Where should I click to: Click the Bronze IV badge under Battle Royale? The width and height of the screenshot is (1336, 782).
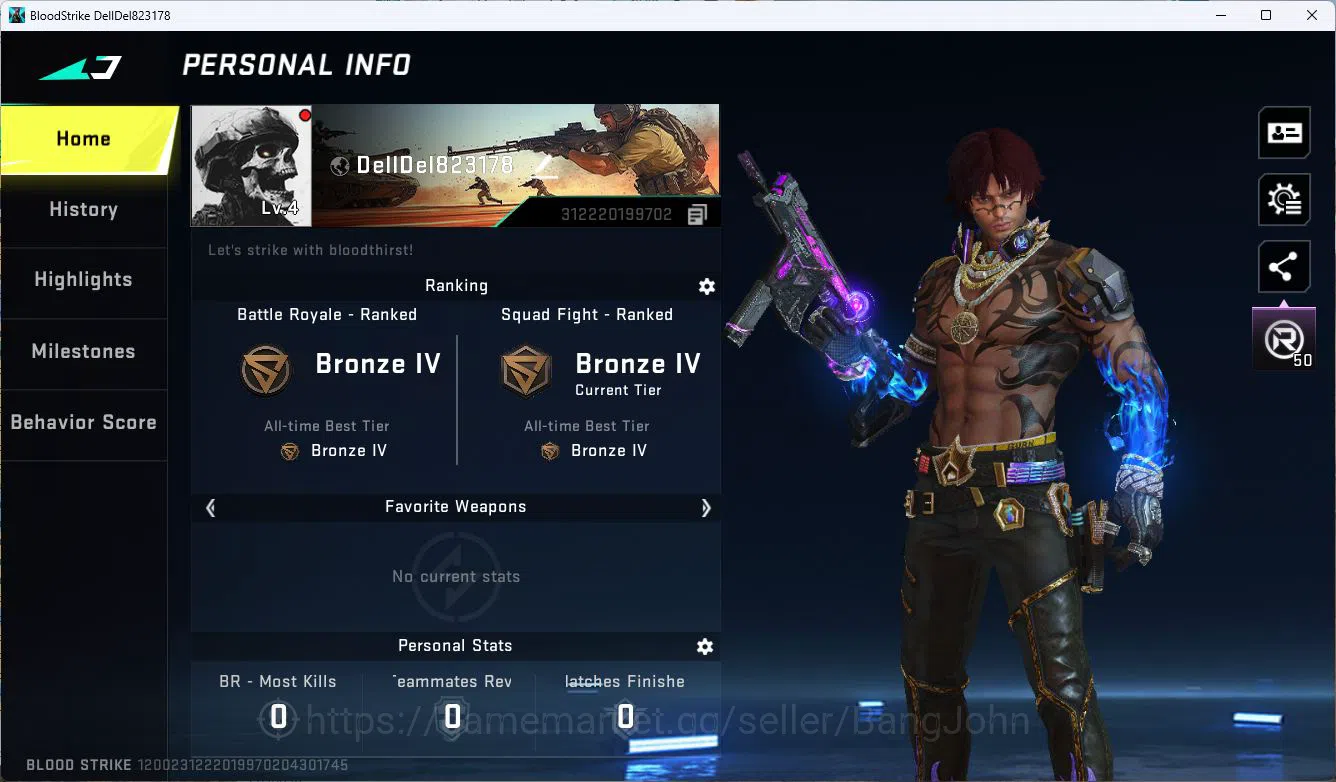265,369
